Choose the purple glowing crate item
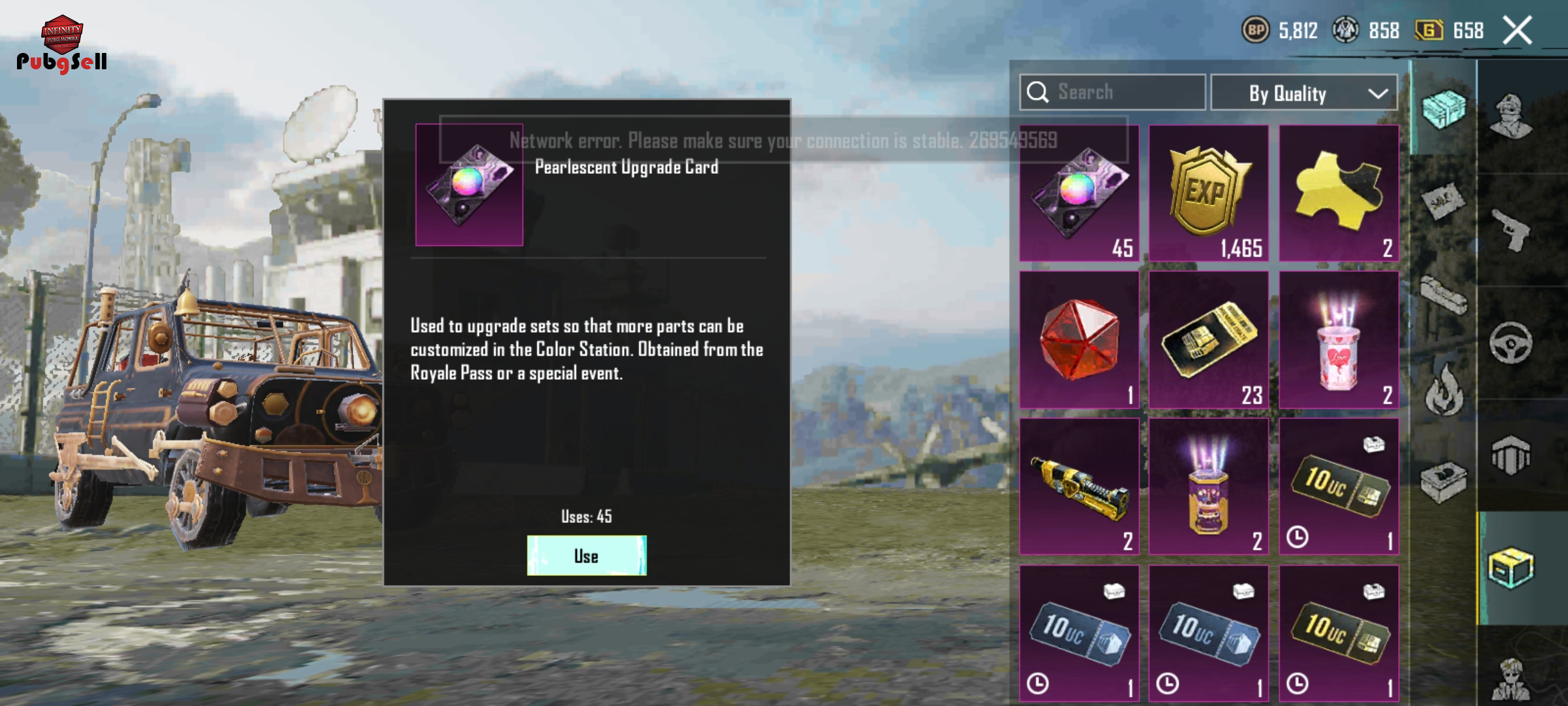 tap(1209, 487)
